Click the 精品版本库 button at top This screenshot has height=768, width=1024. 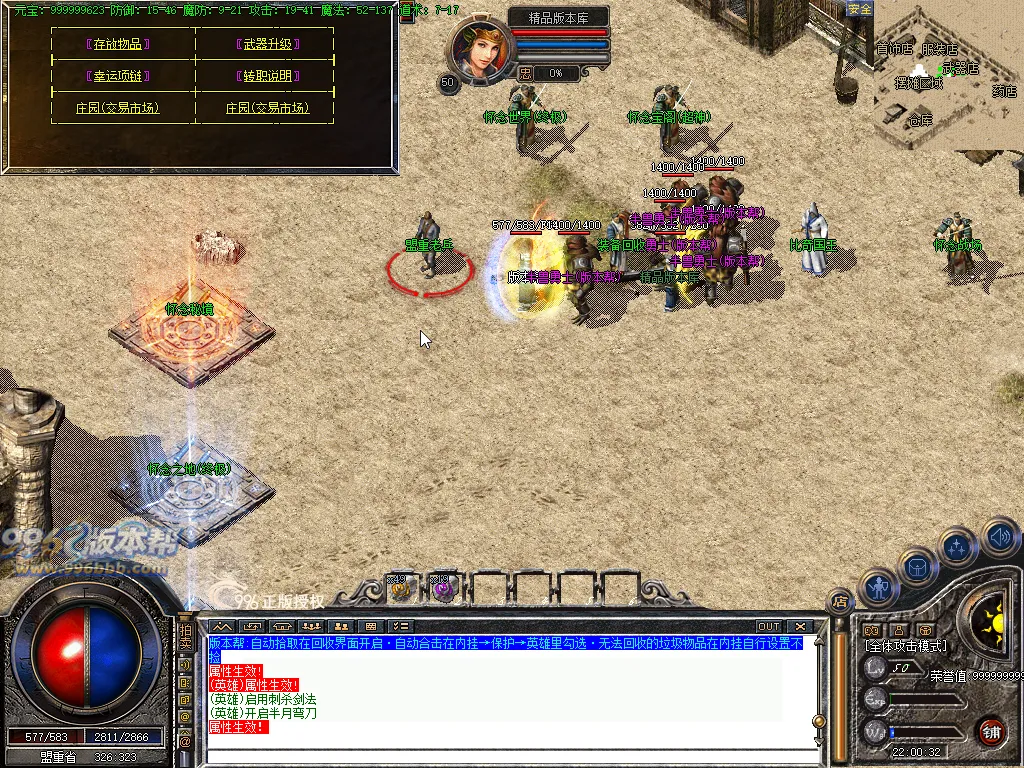(558, 17)
